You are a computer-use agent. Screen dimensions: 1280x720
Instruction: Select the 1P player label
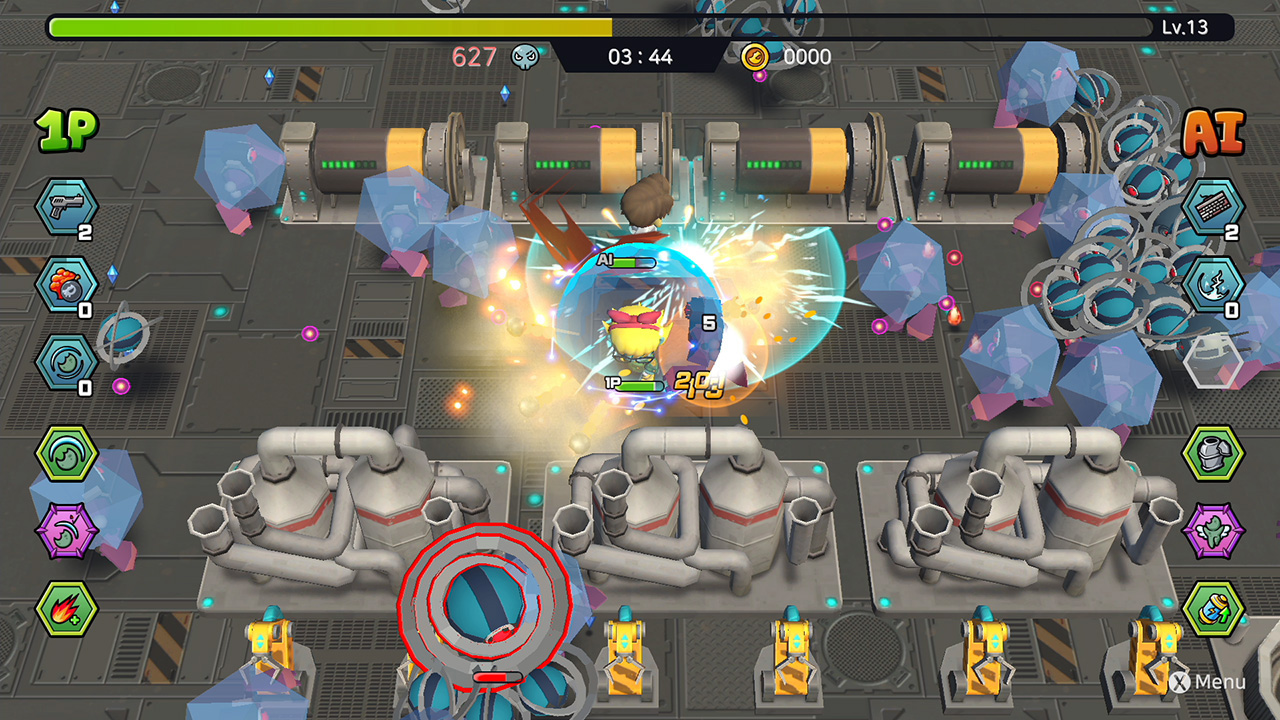coord(64,127)
